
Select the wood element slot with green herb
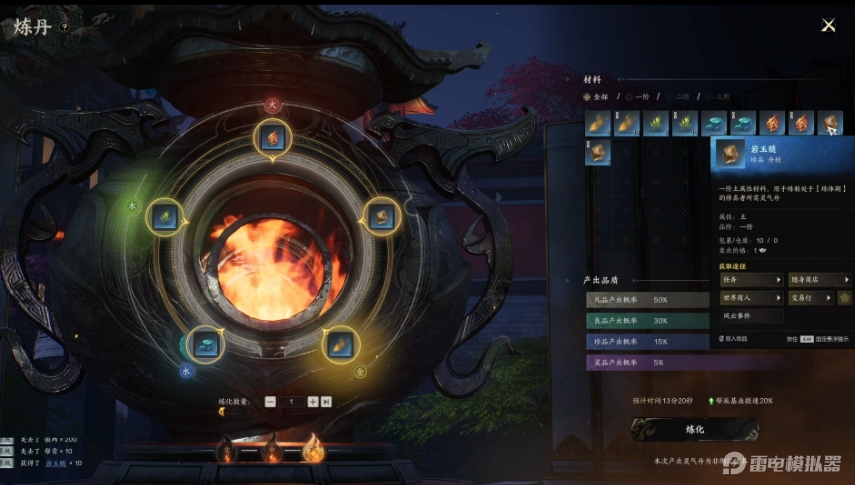[163, 216]
